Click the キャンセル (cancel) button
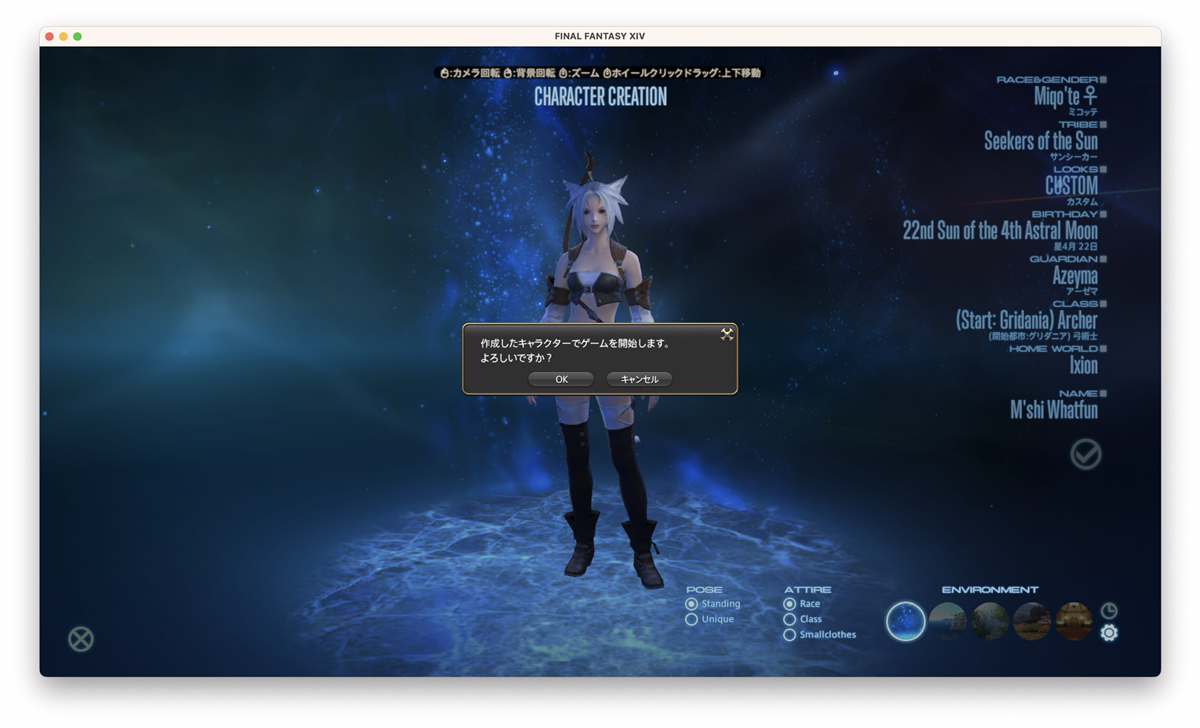The width and height of the screenshot is (1200, 728). (639, 379)
